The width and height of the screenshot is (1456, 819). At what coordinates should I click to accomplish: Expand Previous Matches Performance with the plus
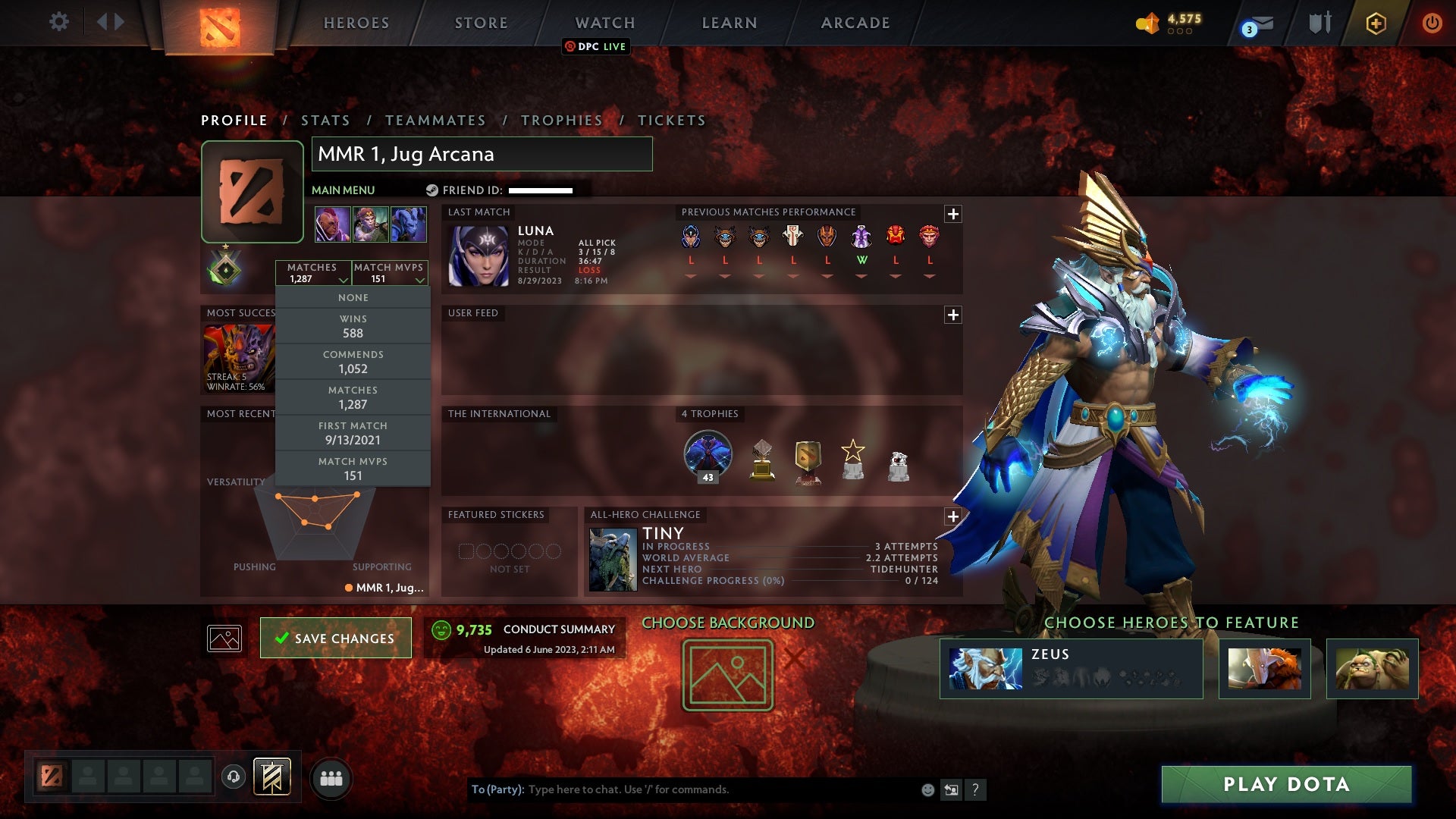point(953,215)
